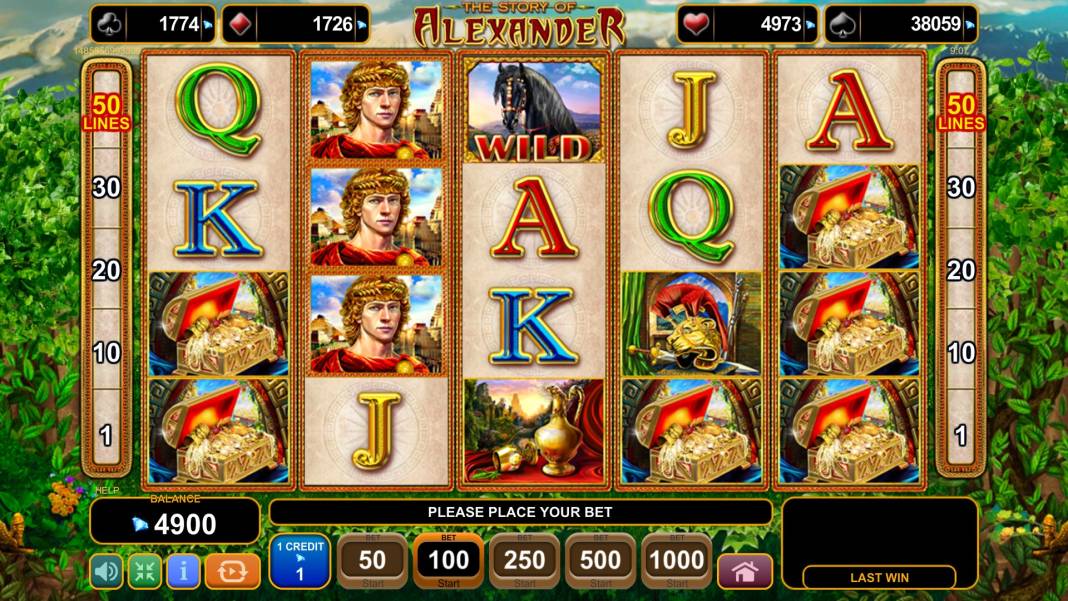Set lines to 30 on left selector
The height and width of the screenshot is (601, 1068).
[106, 187]
